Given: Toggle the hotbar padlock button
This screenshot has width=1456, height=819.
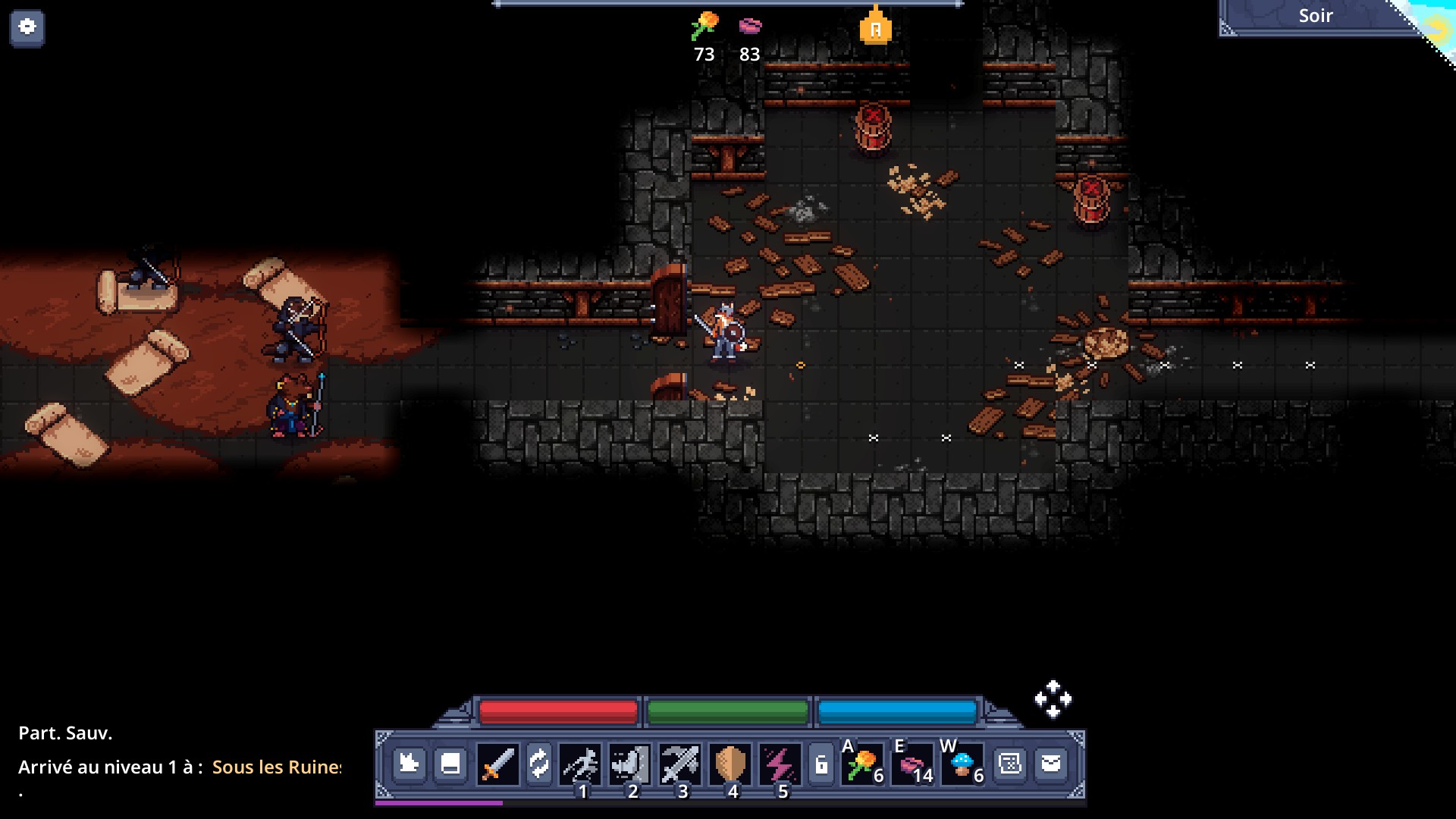Looking at the screenshot, I should 821,764.
